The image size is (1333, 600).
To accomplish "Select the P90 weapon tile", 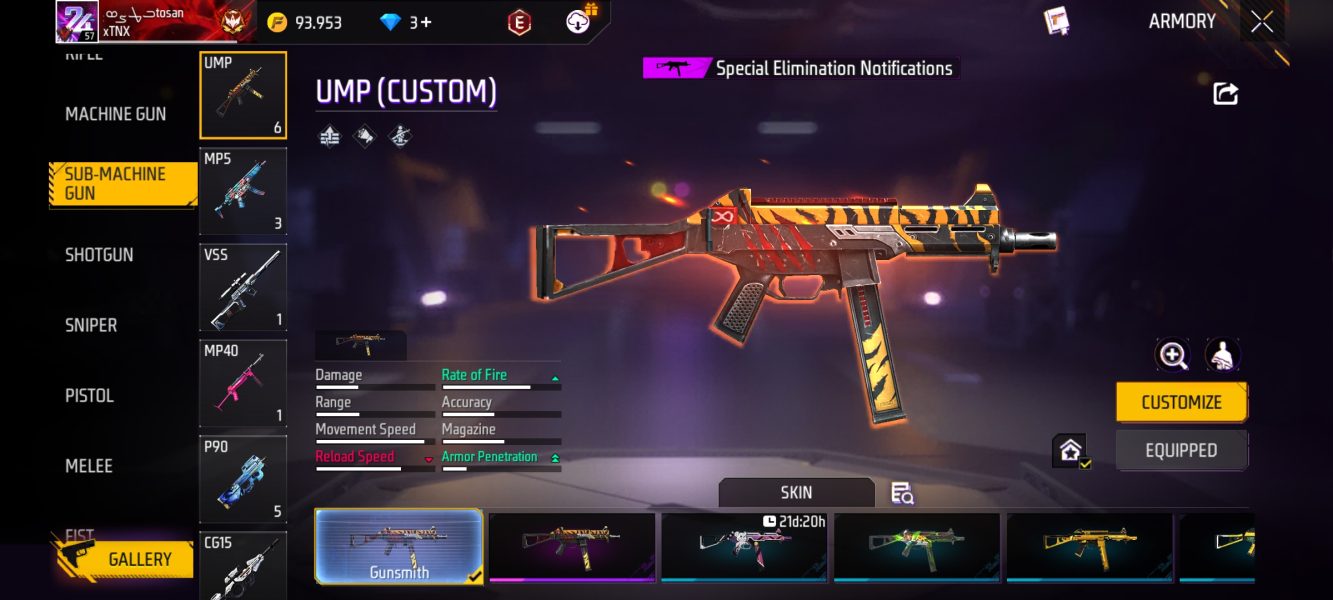I will pos(243,479).
